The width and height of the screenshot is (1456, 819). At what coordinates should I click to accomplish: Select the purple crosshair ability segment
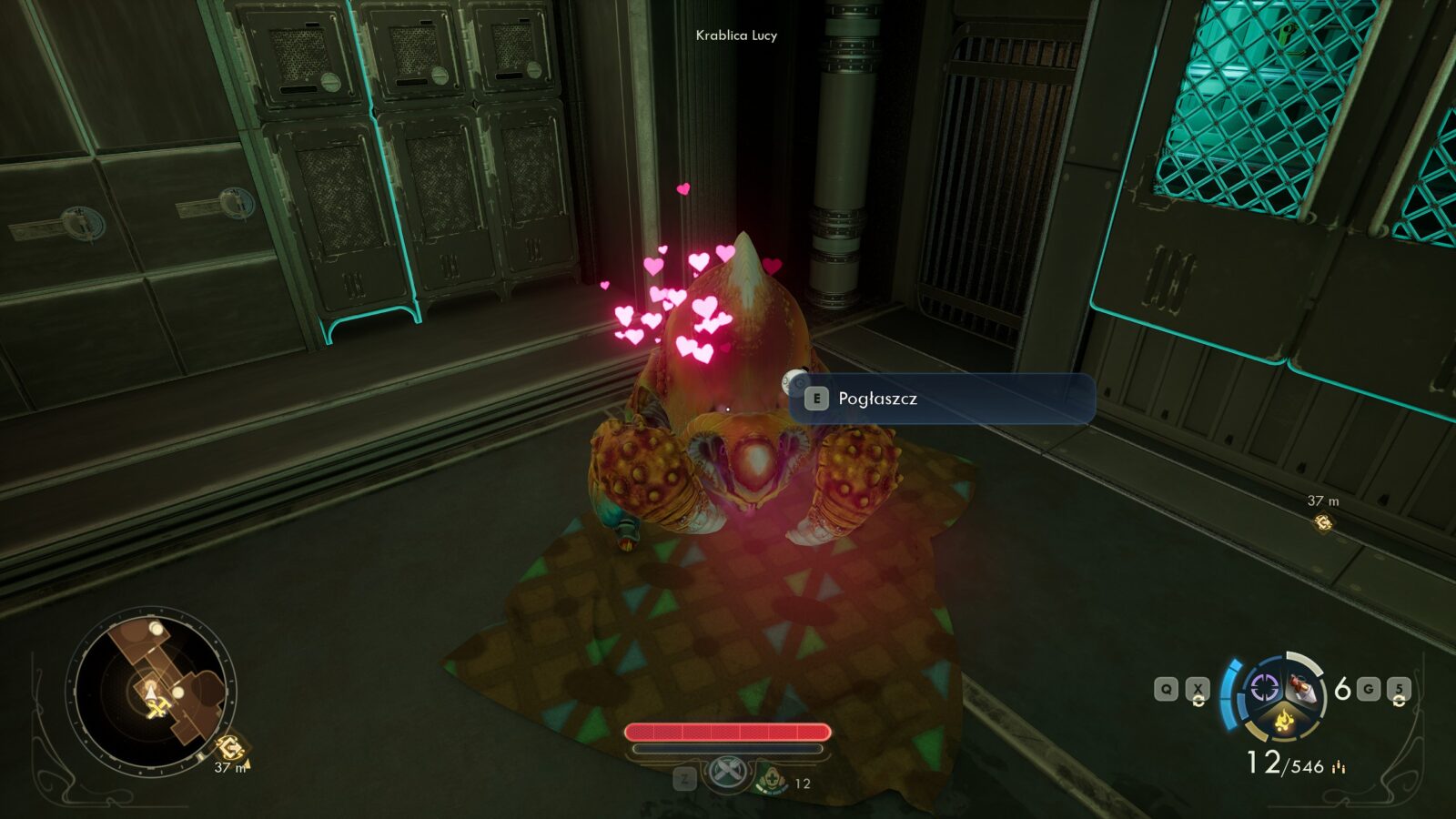pos(1264,687)
